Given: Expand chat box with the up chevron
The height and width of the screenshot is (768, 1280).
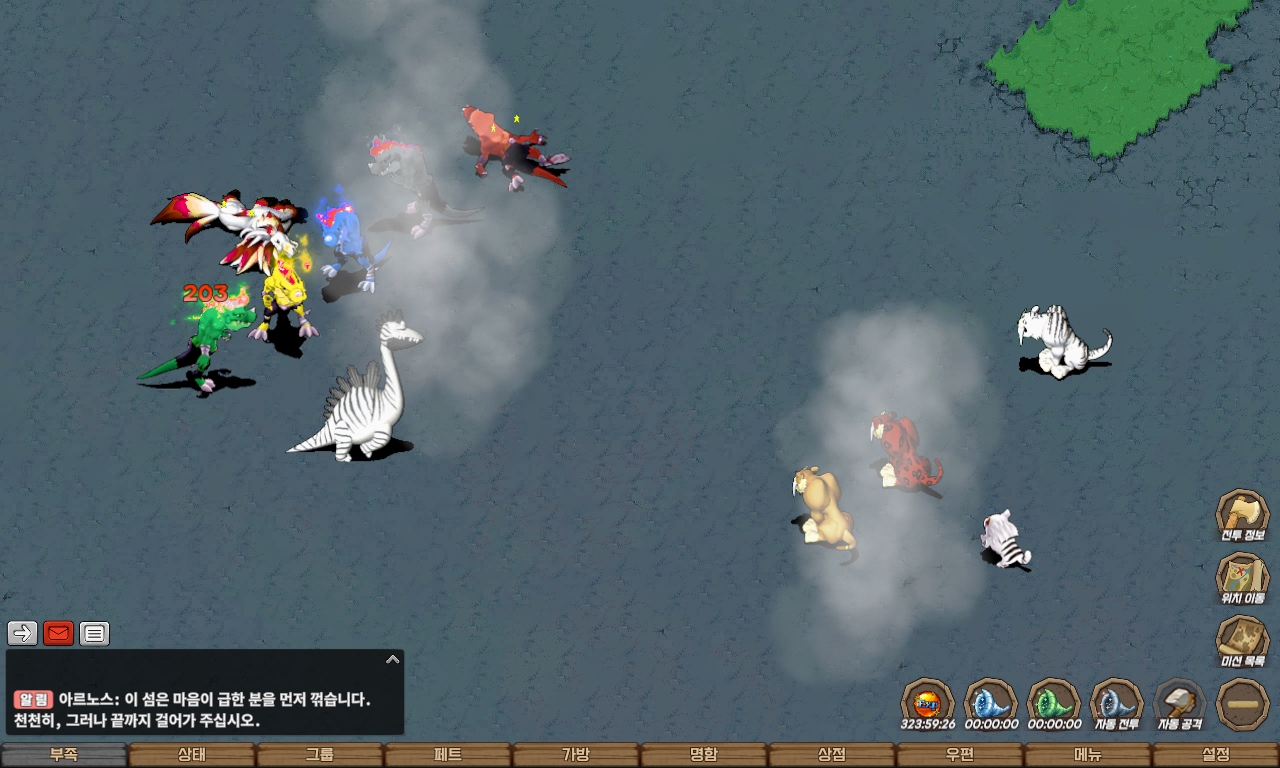Looking at the screenshot, I should point(393,659).
